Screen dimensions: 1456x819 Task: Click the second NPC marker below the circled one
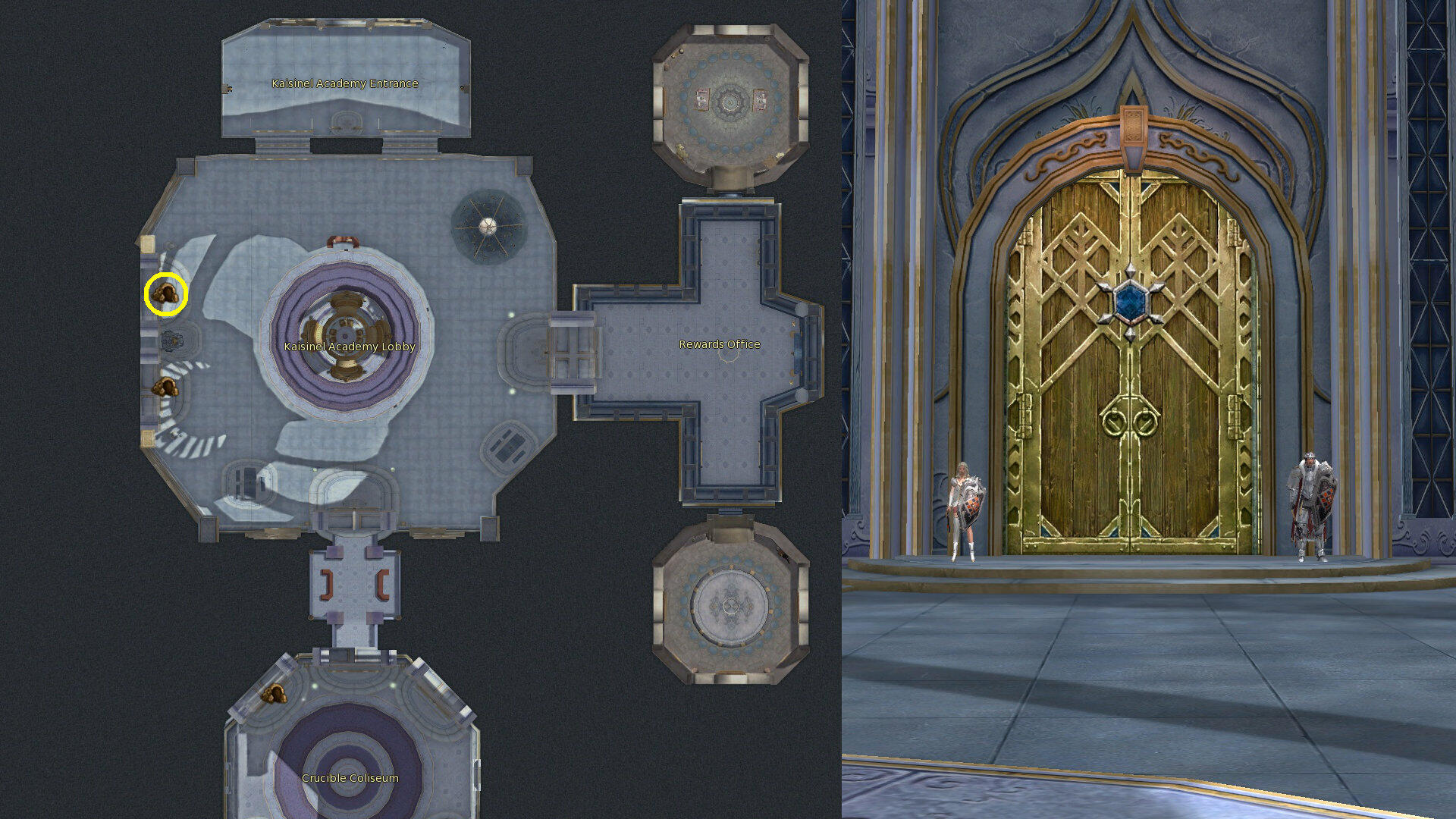(x=165, y=385)
